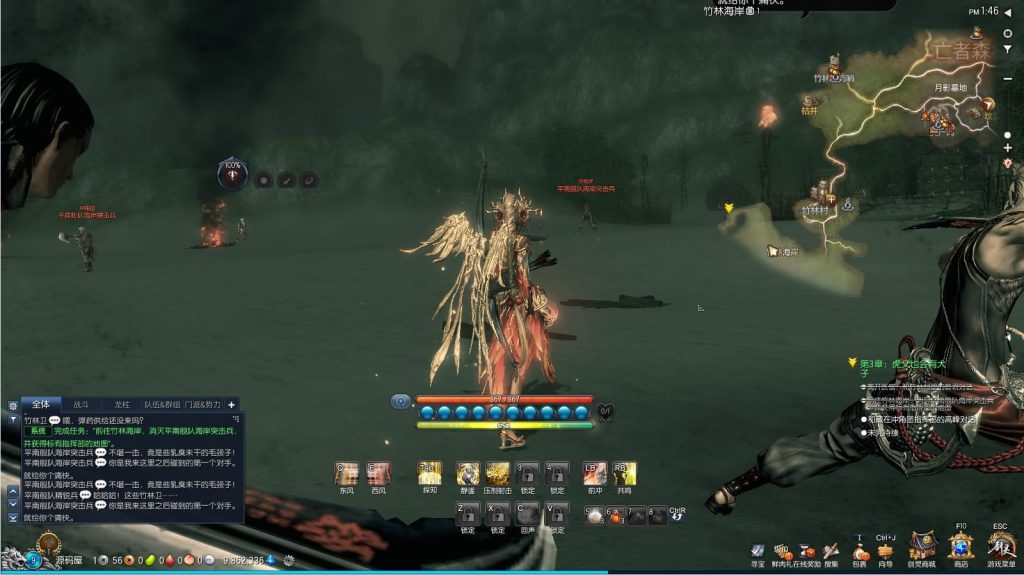Viewport: 1024px width, 575px height.
Task: Use the dumpling item in slot 5
Action: tap(595, 515)
